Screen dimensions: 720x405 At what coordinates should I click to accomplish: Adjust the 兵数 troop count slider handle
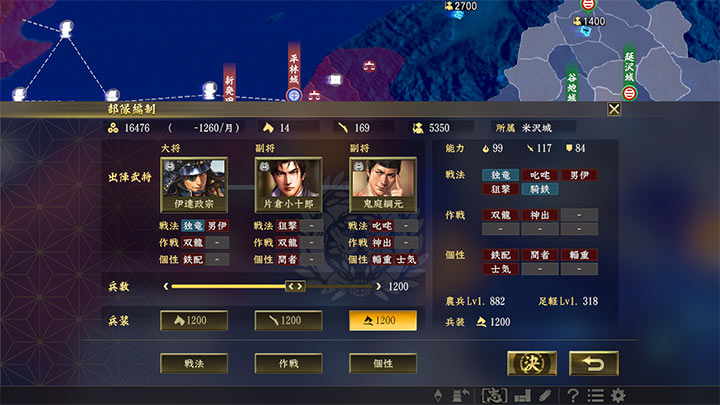click(295, 287)
